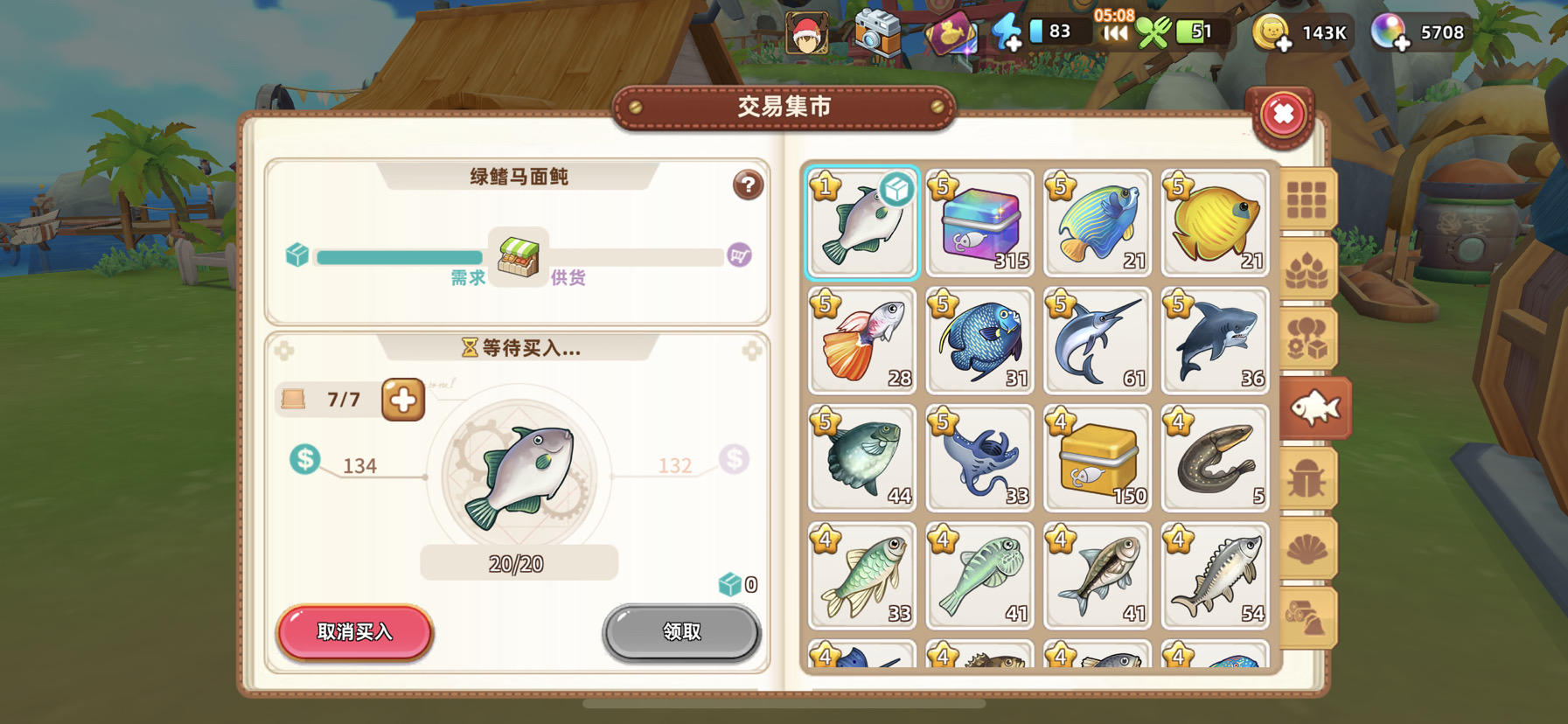Open energy purchase via the lightning plus
Screen dimensions: 1568x724
click(x=1010, y=33)
